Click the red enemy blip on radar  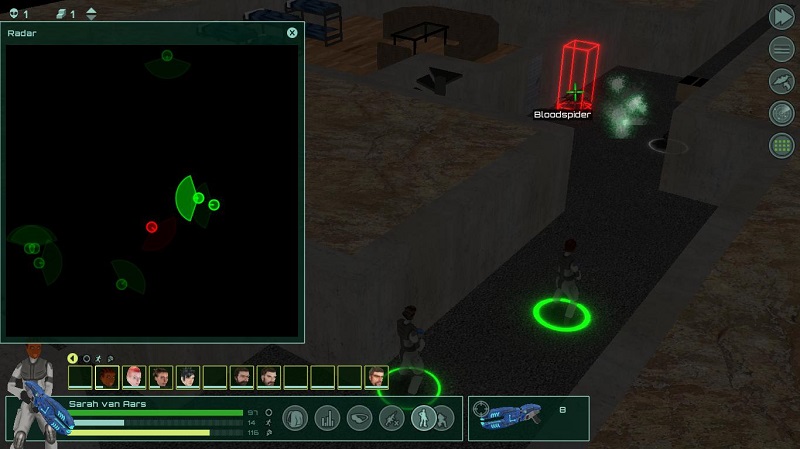coord(152,227)
